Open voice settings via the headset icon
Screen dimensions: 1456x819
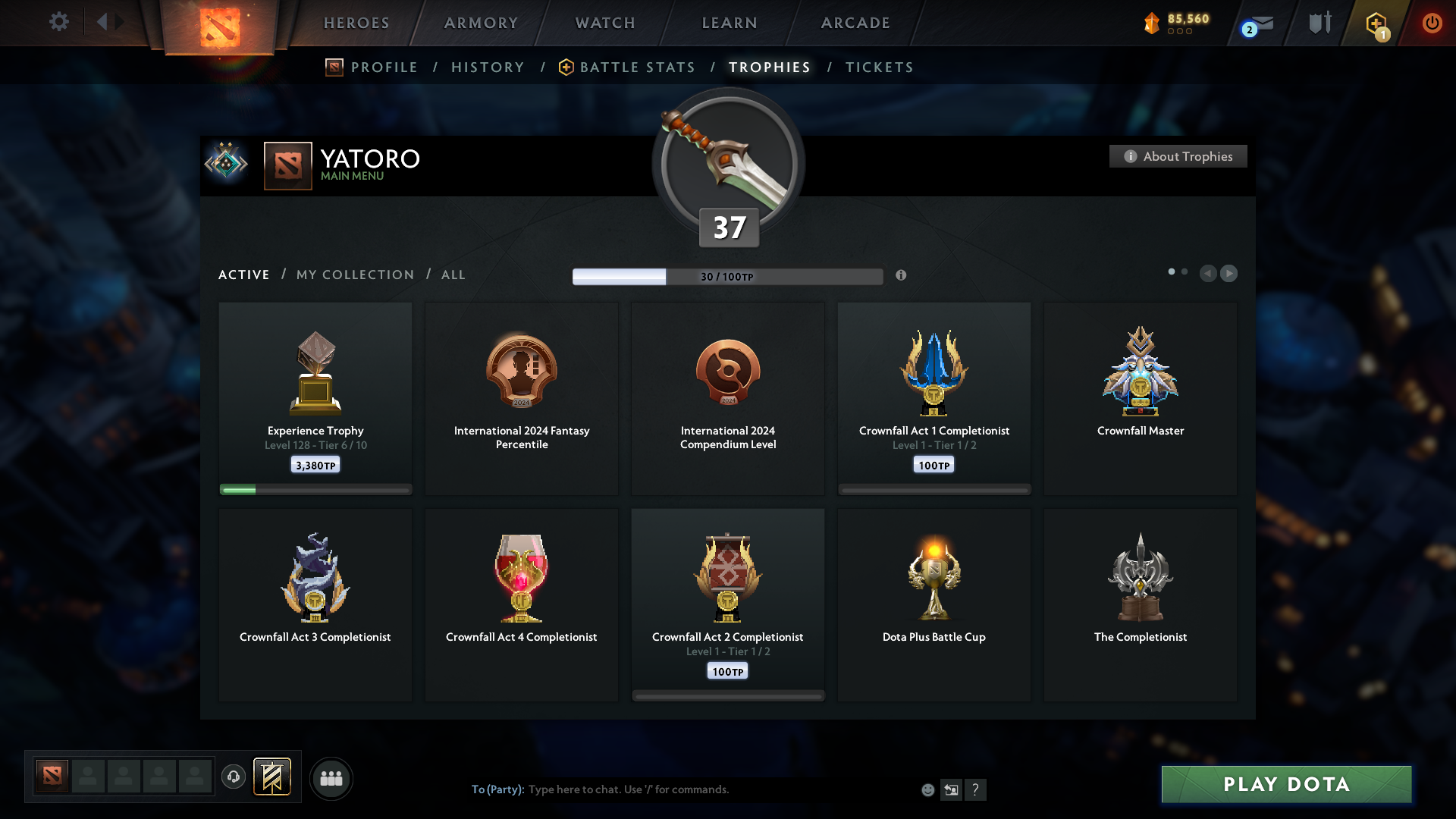[x=234, y=777]
